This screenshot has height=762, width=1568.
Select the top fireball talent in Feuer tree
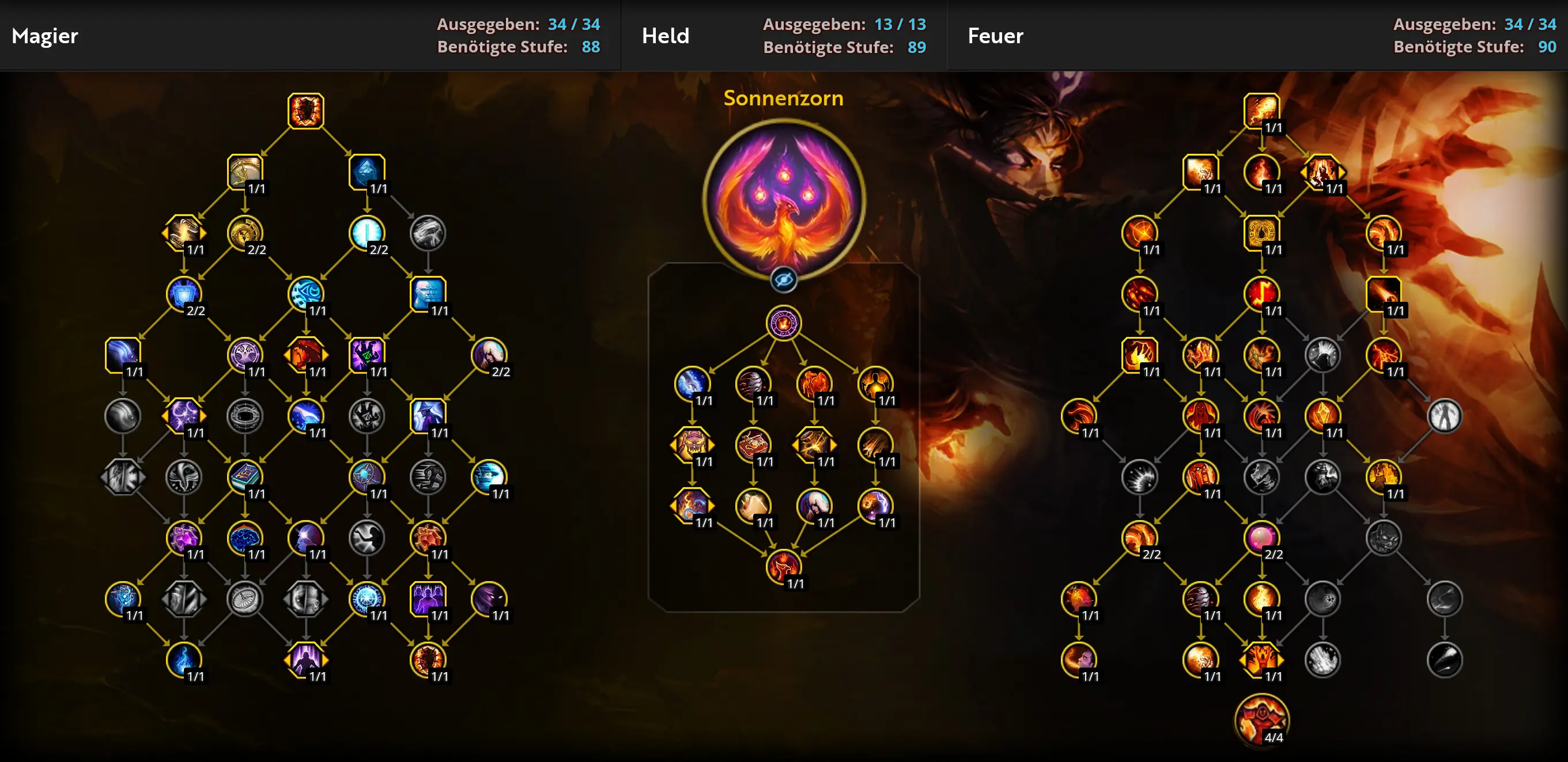(x=1261, y=110)
